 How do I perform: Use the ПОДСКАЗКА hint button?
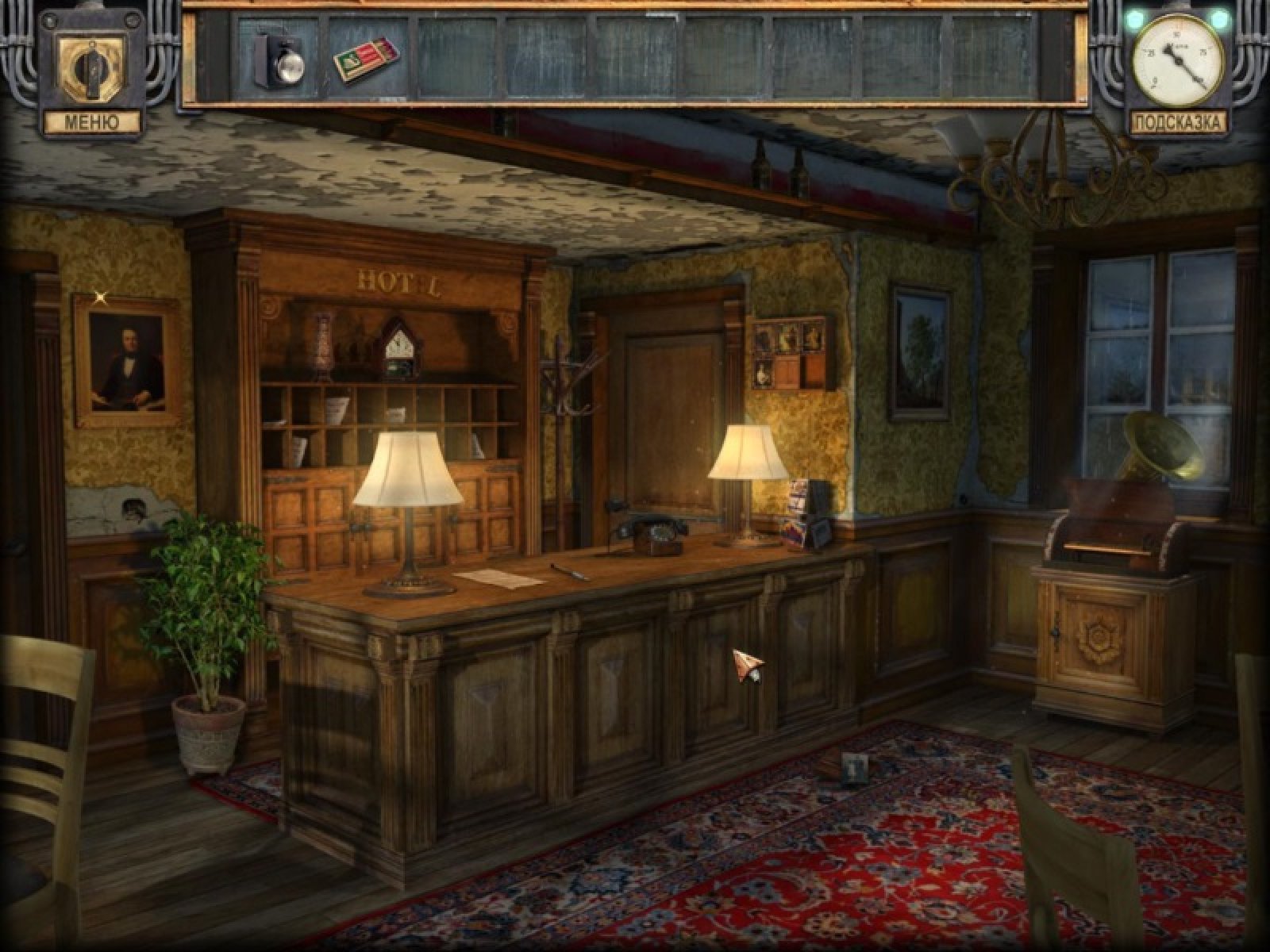coord(1177,122)
